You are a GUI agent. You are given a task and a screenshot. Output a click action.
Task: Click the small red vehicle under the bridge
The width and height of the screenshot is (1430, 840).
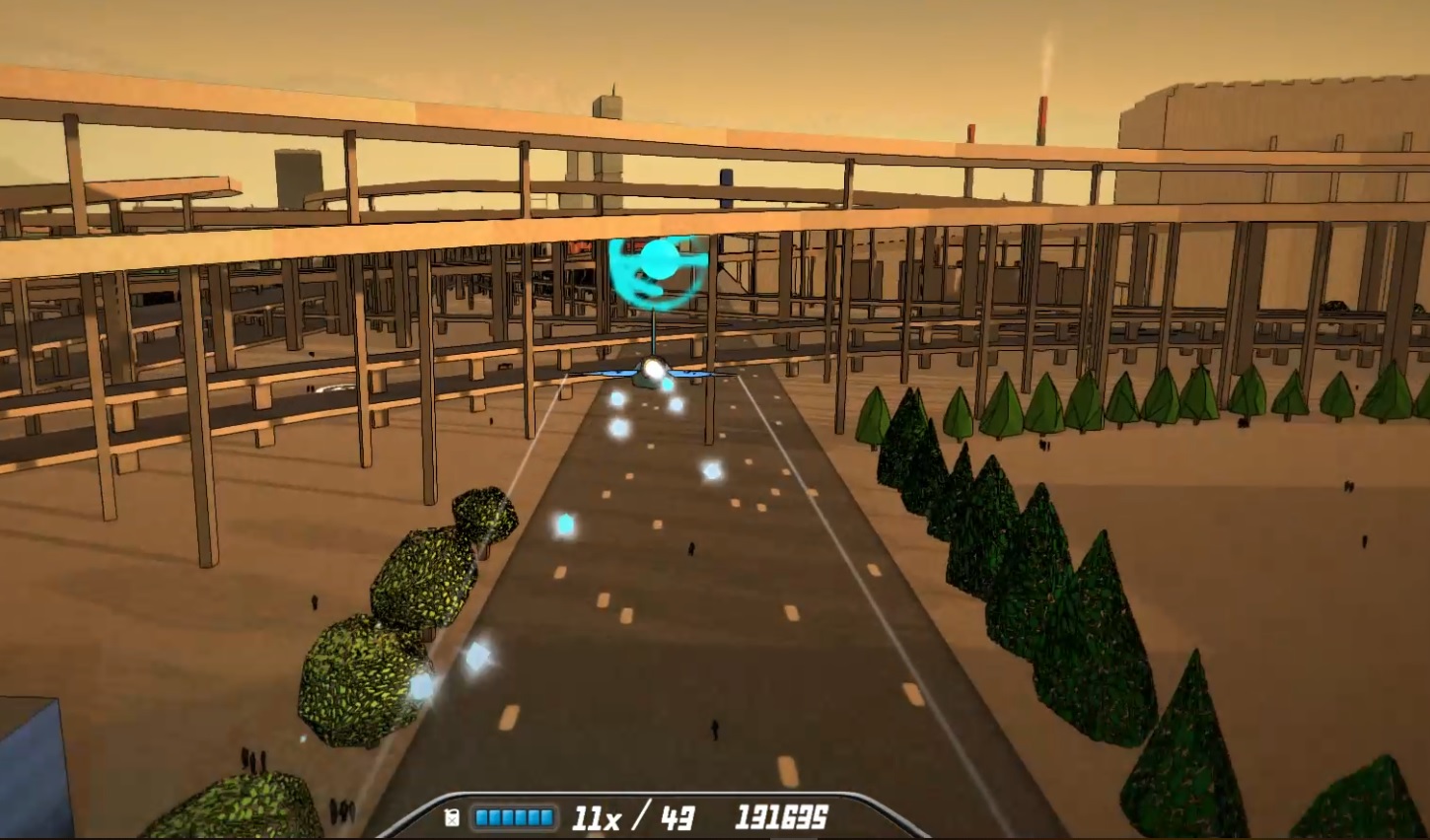pos(580,248)
